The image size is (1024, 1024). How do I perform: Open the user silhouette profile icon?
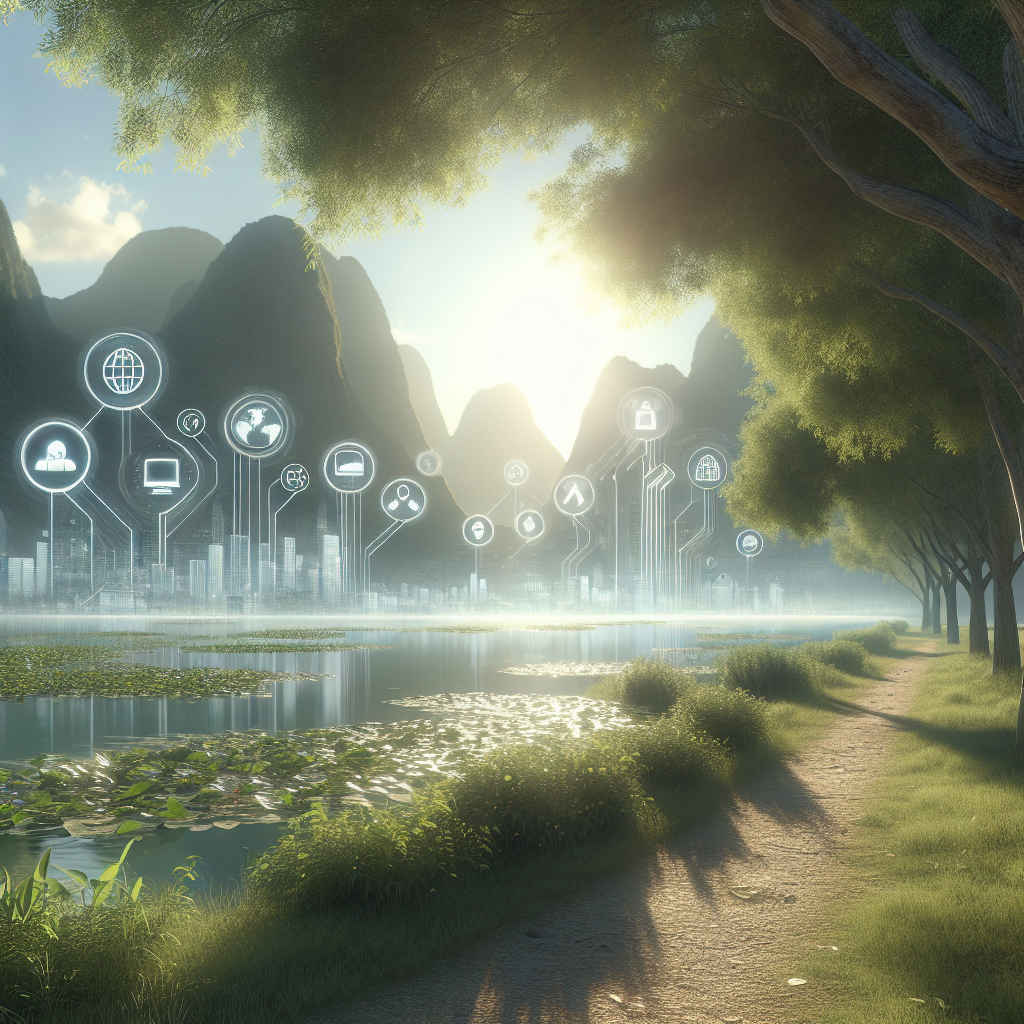56,457
